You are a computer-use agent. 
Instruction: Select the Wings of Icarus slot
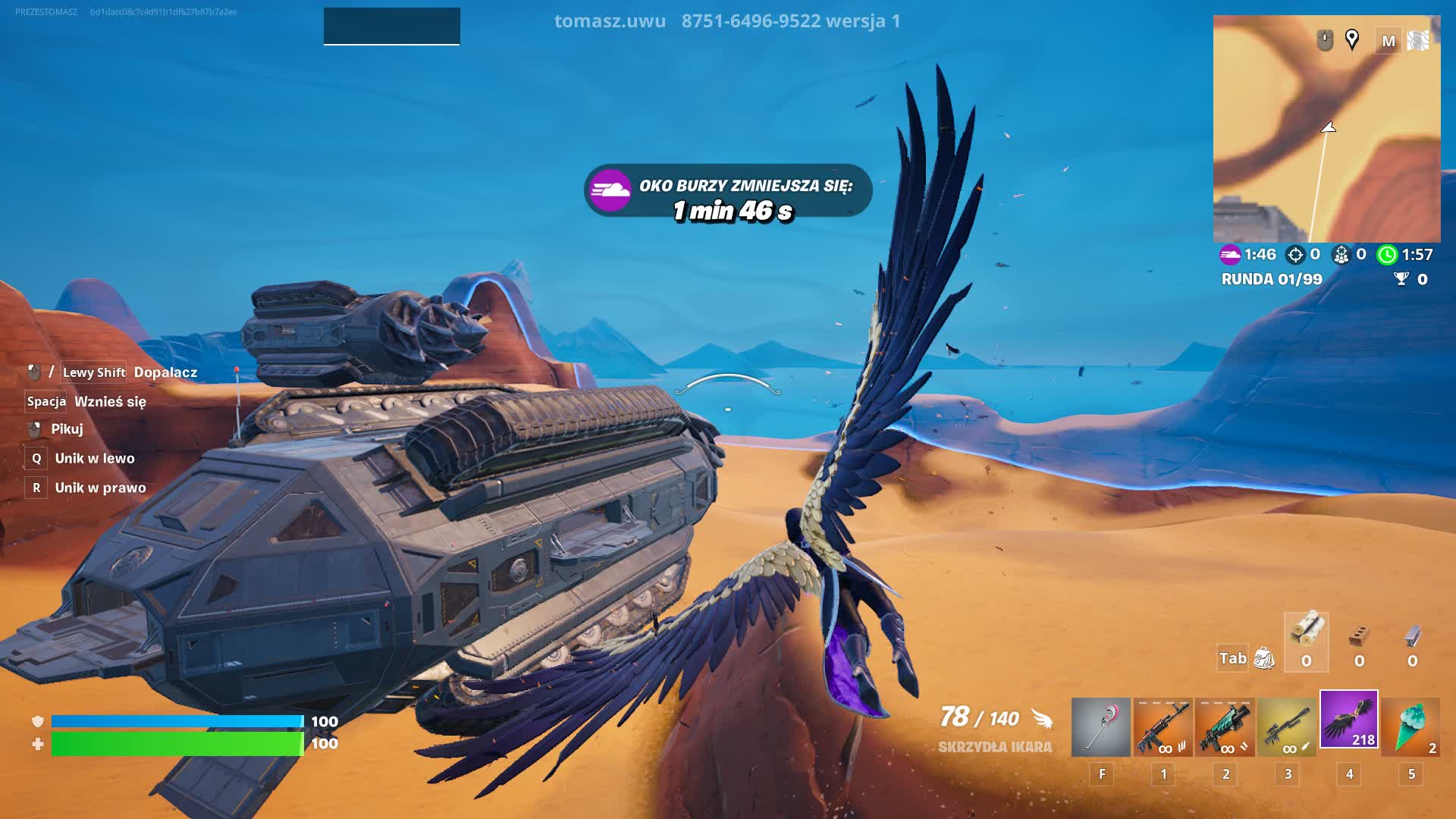[1348, 720]
